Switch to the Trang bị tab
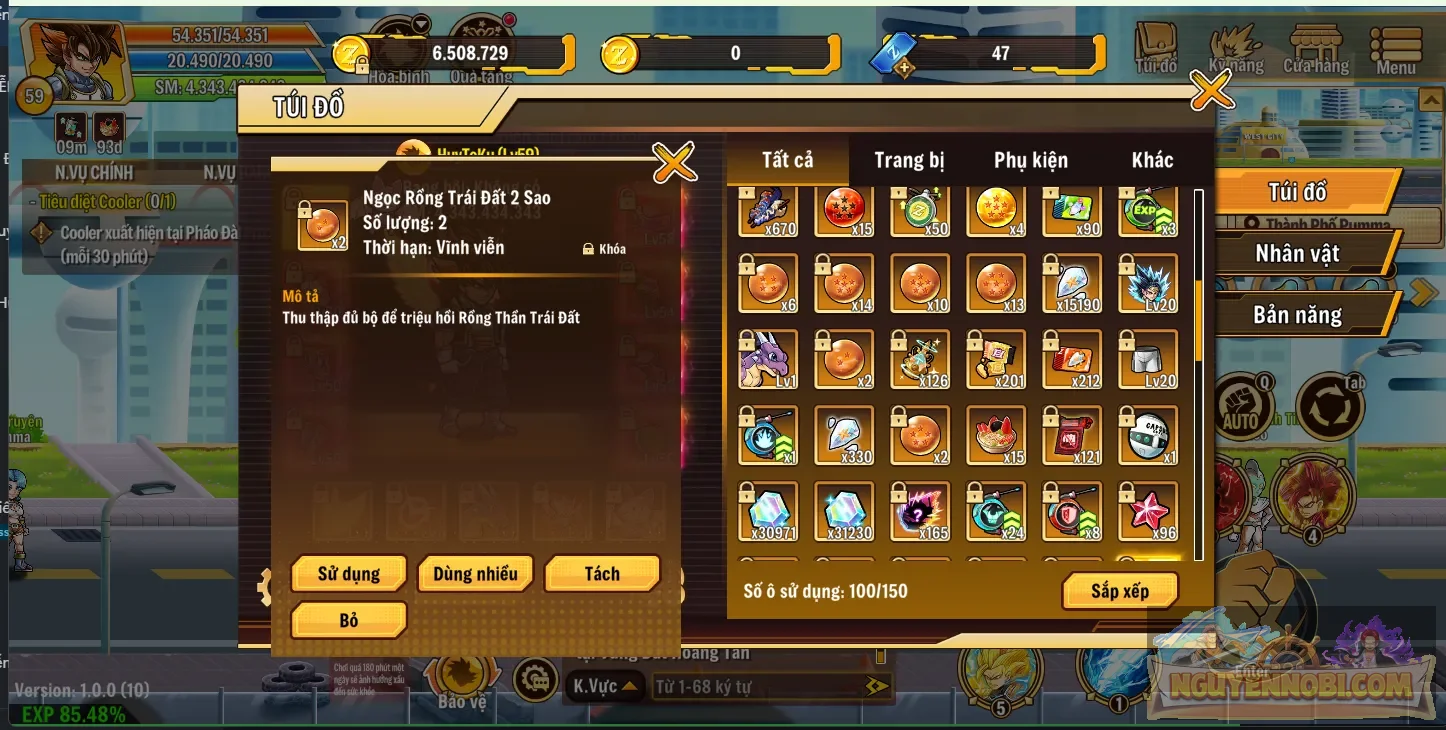The image size is (1446, 730). coord(908,160)
